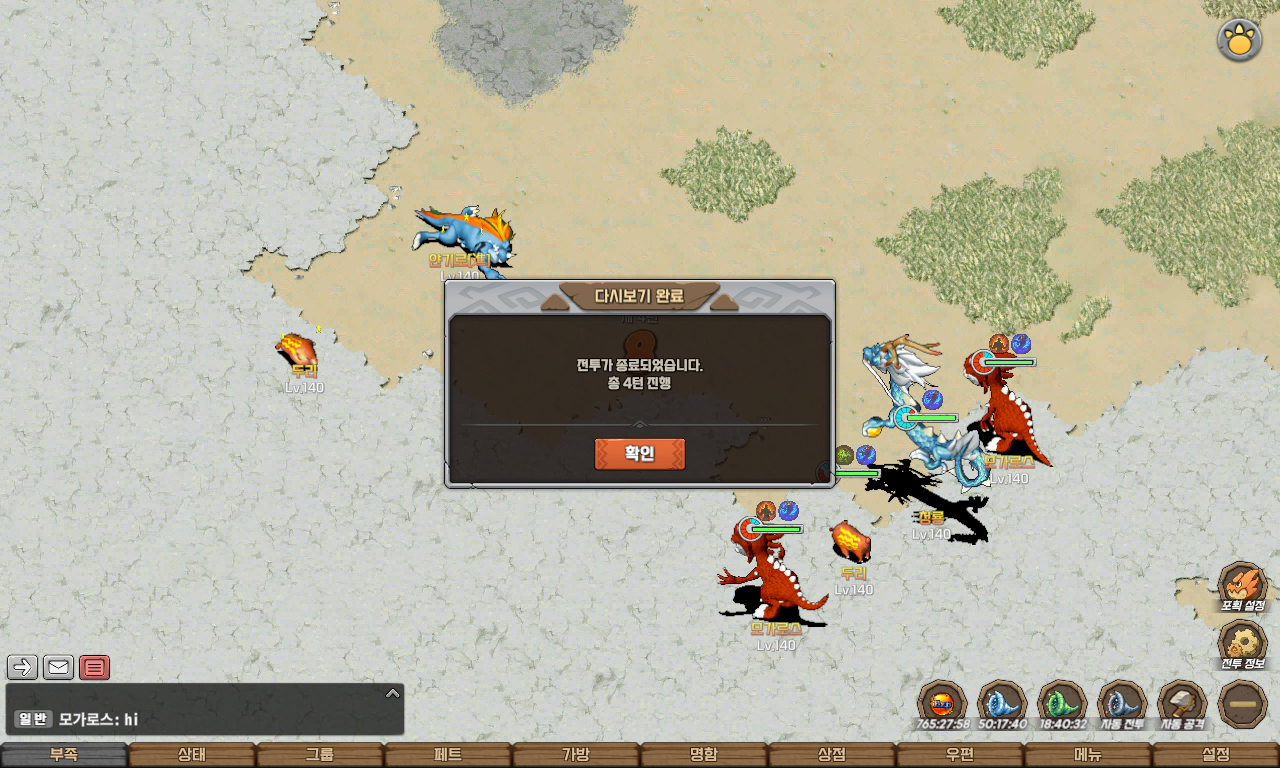Viewport: 1280px width, 768px height.
Task: Open the 그룹 group tab
Action: 320,755
